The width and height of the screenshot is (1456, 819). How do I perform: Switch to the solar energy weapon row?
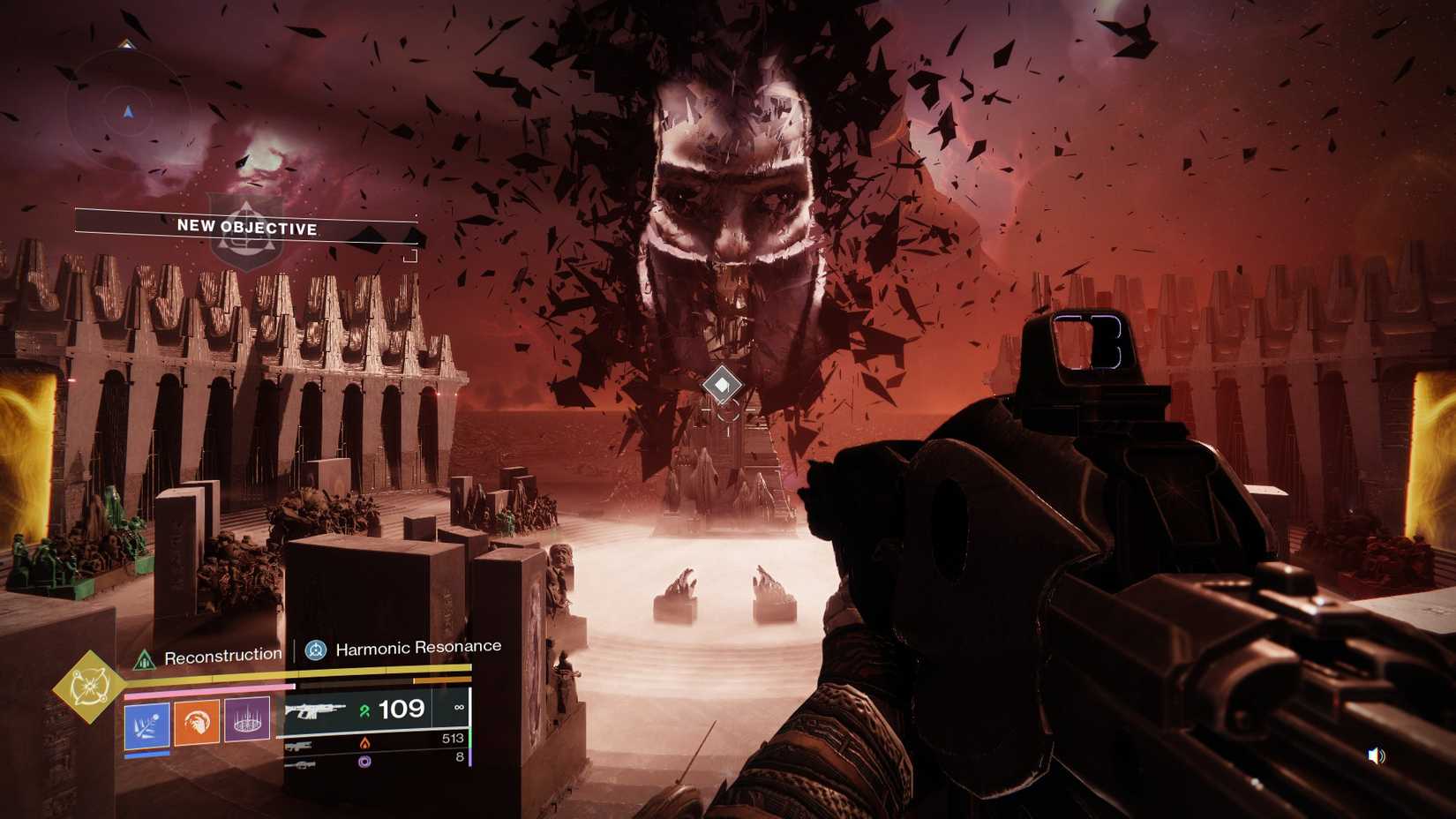(x=375, y=742)
